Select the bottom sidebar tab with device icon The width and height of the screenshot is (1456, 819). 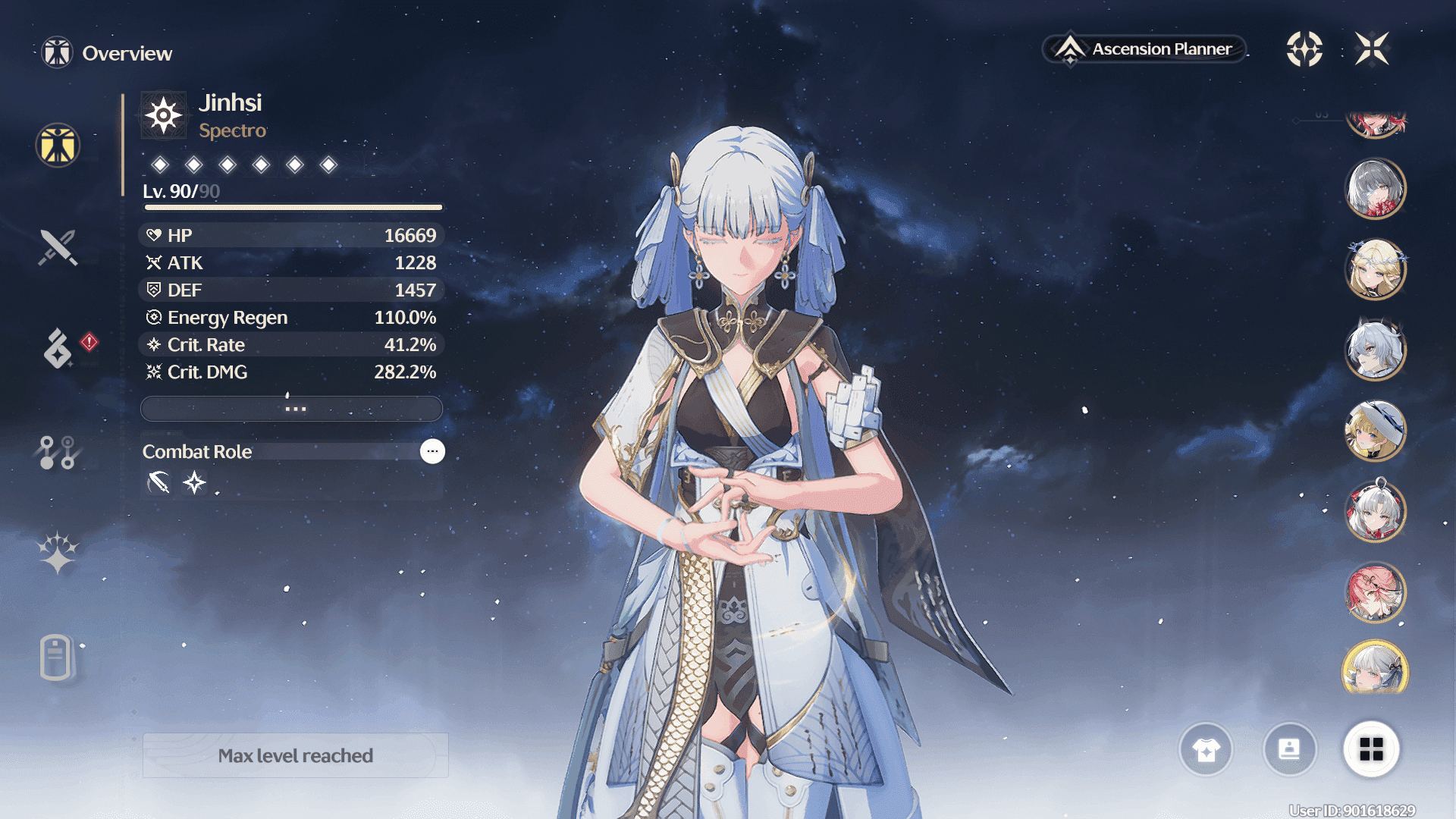point(56,657)
